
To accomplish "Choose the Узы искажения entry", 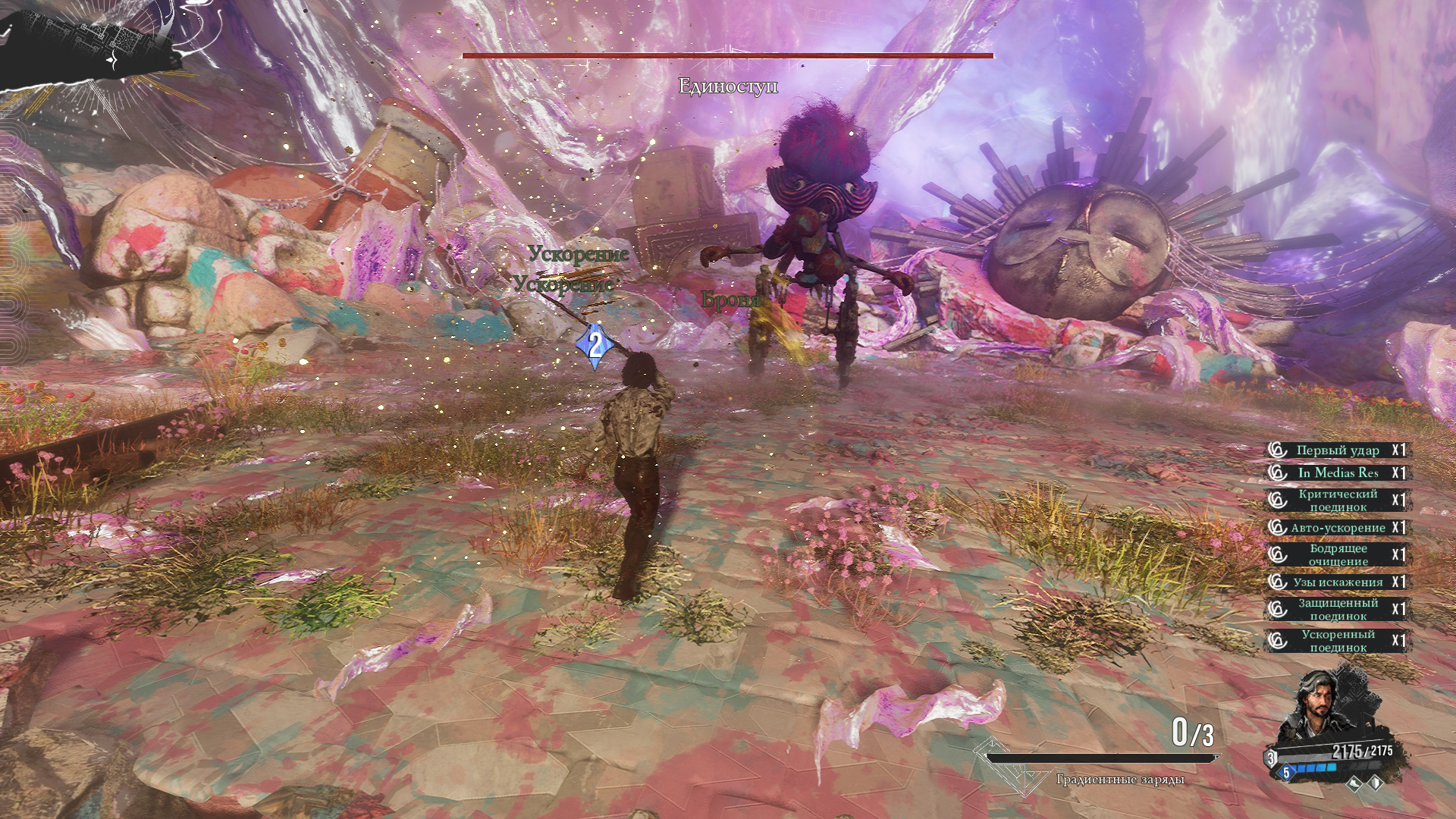I will click(x=1338, y=582).
